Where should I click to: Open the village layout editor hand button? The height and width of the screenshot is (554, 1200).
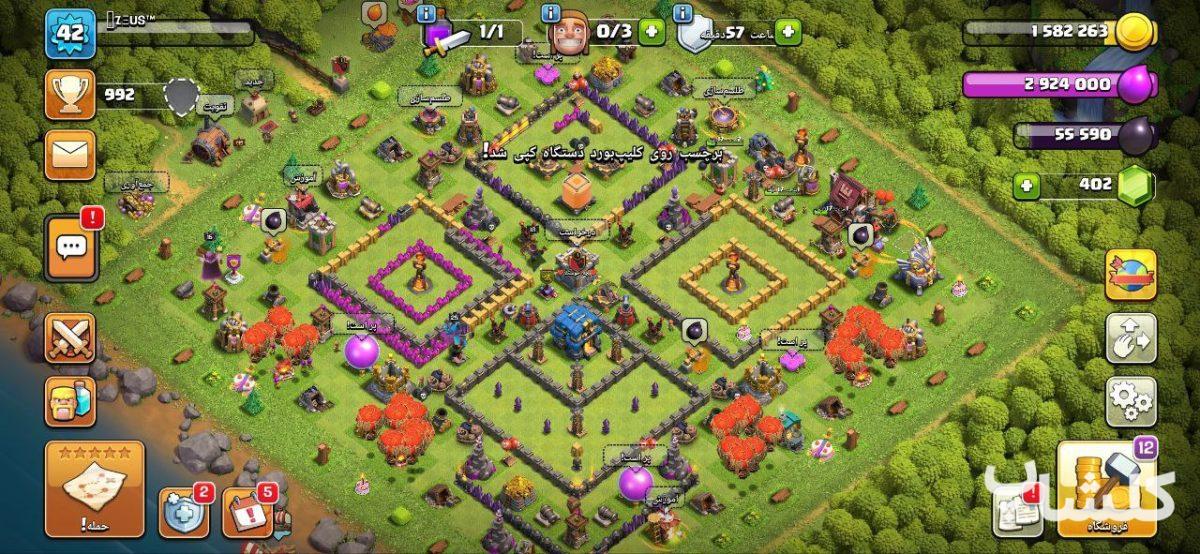[1130, 338]
